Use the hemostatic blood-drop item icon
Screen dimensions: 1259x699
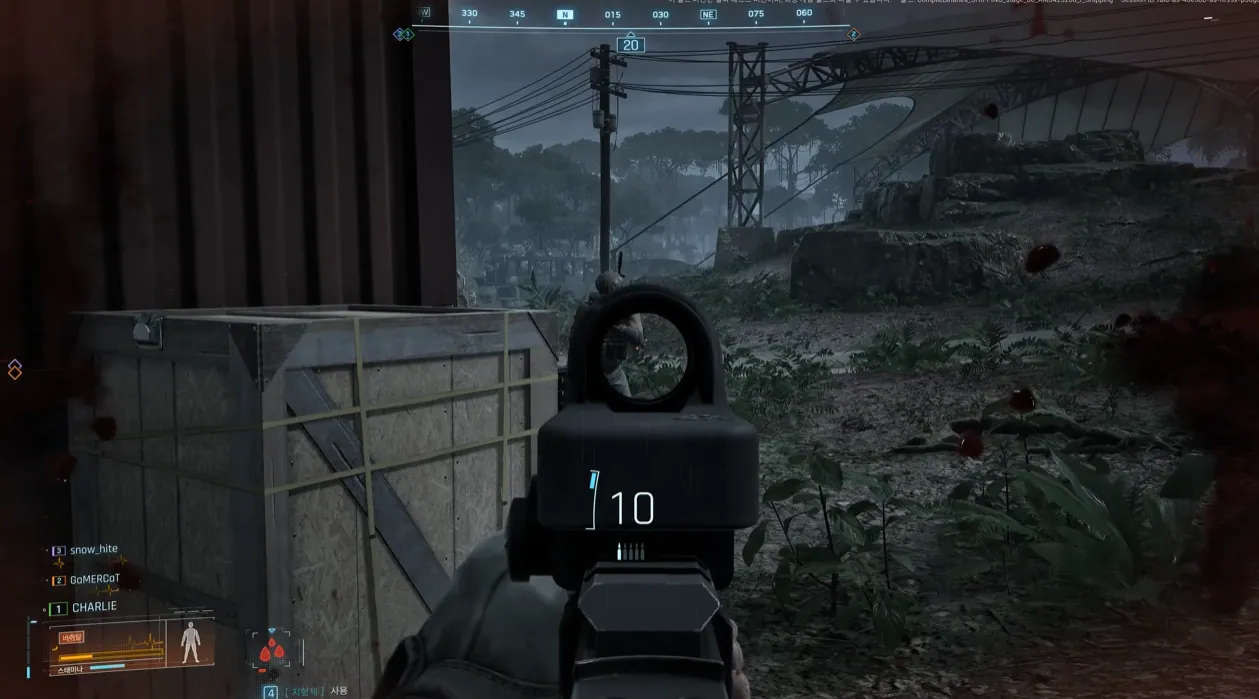268,651
